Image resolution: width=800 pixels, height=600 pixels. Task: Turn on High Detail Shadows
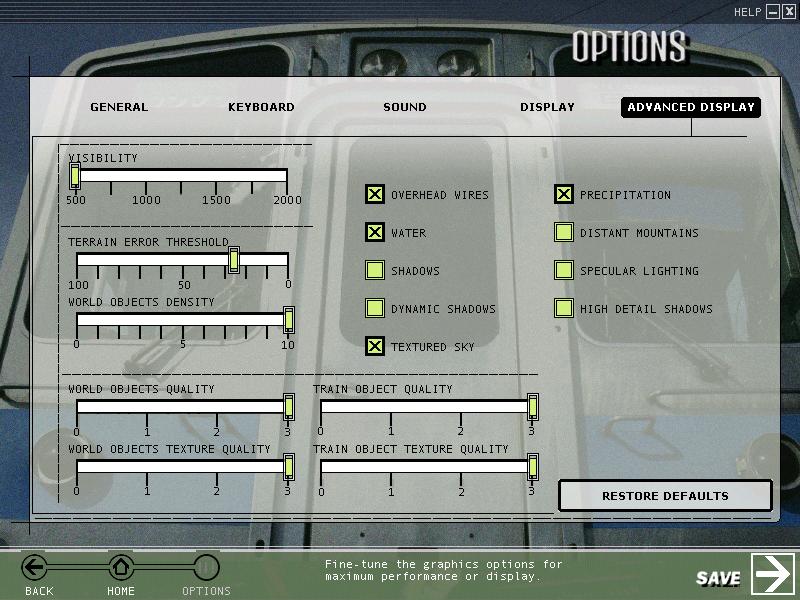564,309
